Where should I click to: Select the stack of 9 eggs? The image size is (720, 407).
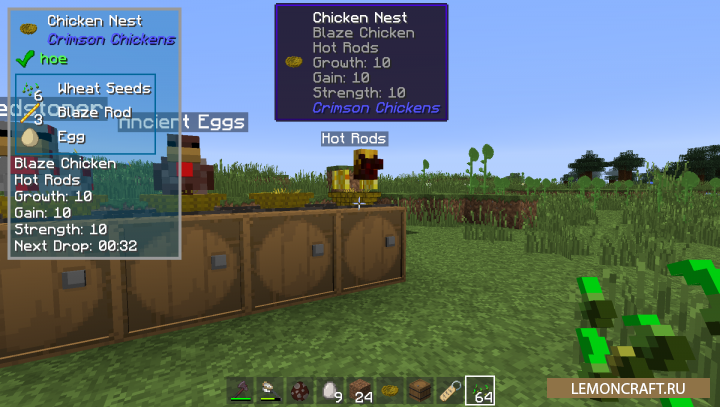(329, 390)
